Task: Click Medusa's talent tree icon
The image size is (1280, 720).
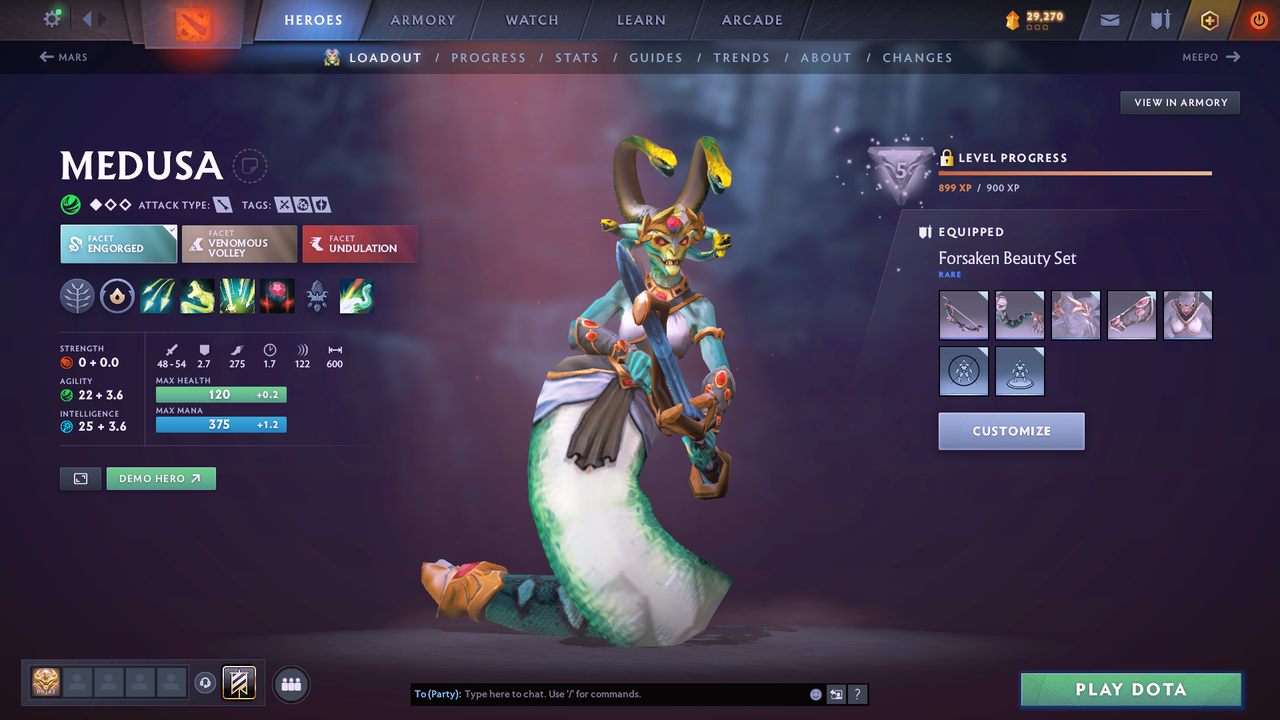Action: click(77, 295)
